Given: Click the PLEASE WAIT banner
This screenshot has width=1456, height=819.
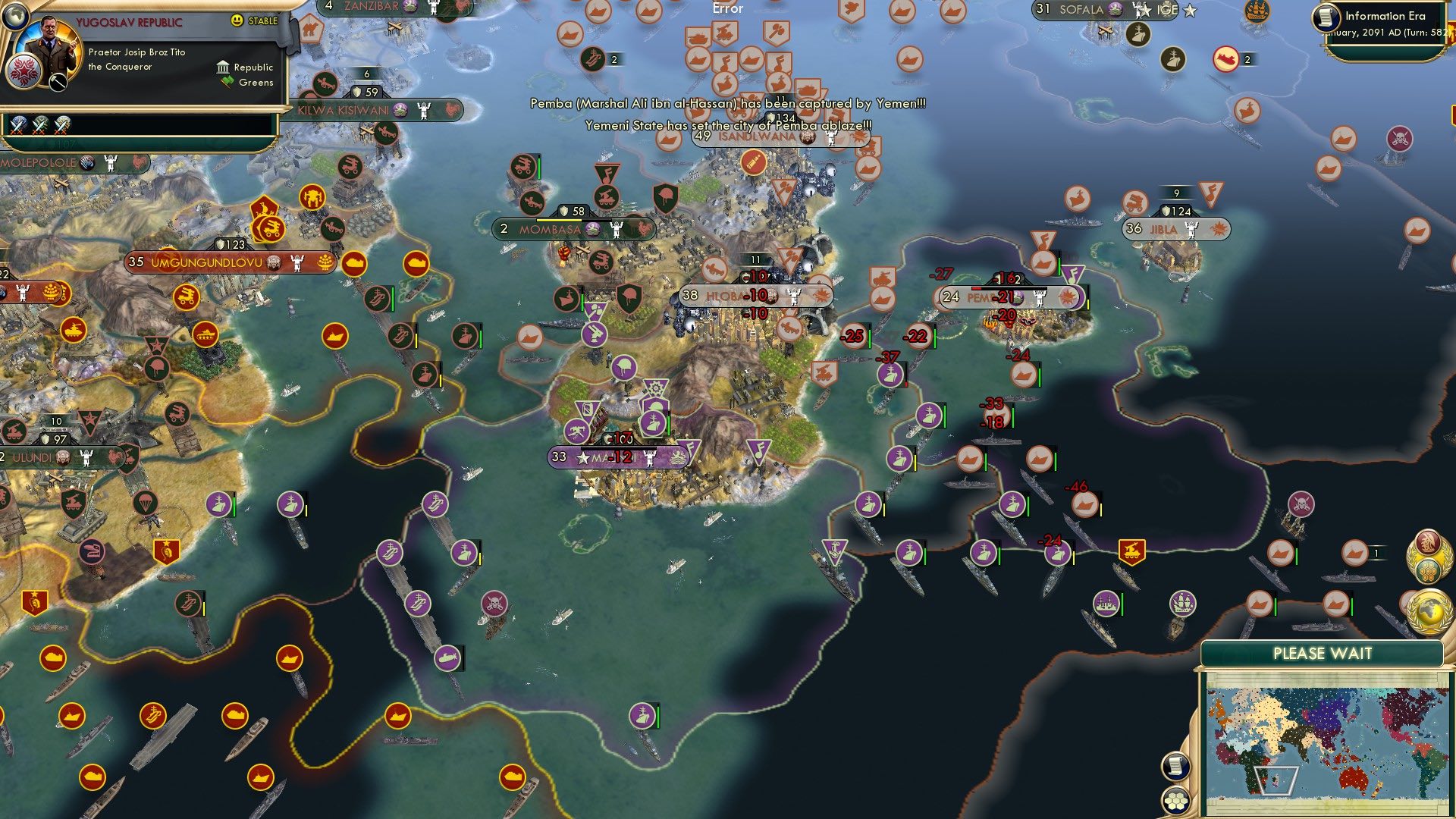Looking at the screenshot, I should 1323,651.
